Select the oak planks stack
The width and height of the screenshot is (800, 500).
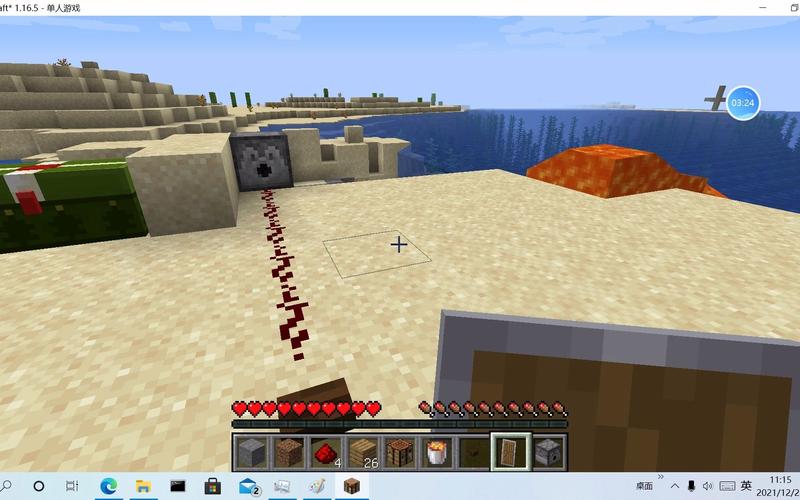tap(360, 452)
